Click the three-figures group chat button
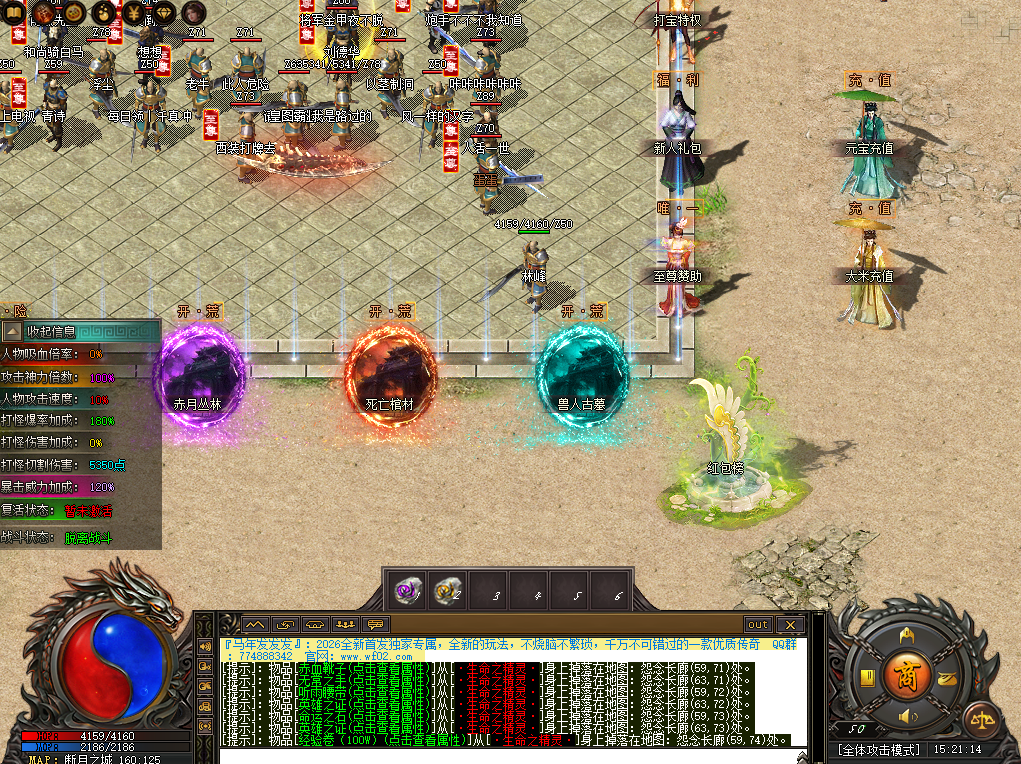The height and width of the screenshot is (764, 1021). click(x=346, y=625)
